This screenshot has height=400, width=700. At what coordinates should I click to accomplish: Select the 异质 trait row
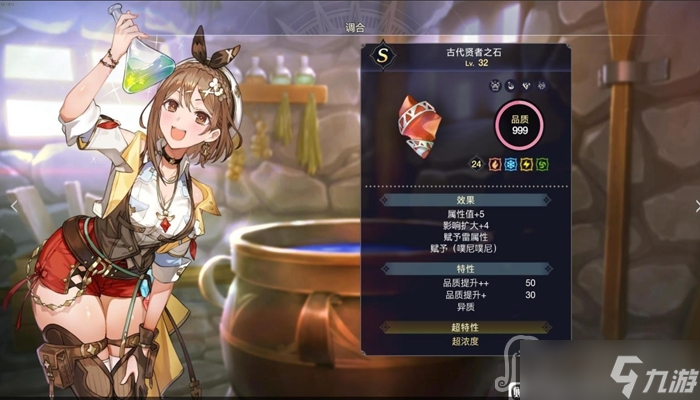coord(457,308)
